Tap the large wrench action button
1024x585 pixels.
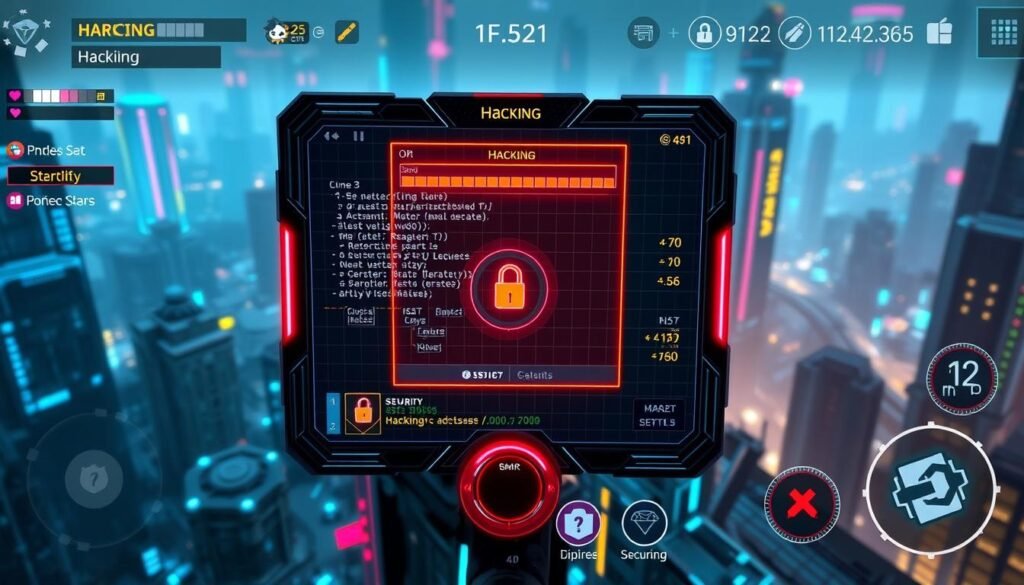[x=929, y=488]
